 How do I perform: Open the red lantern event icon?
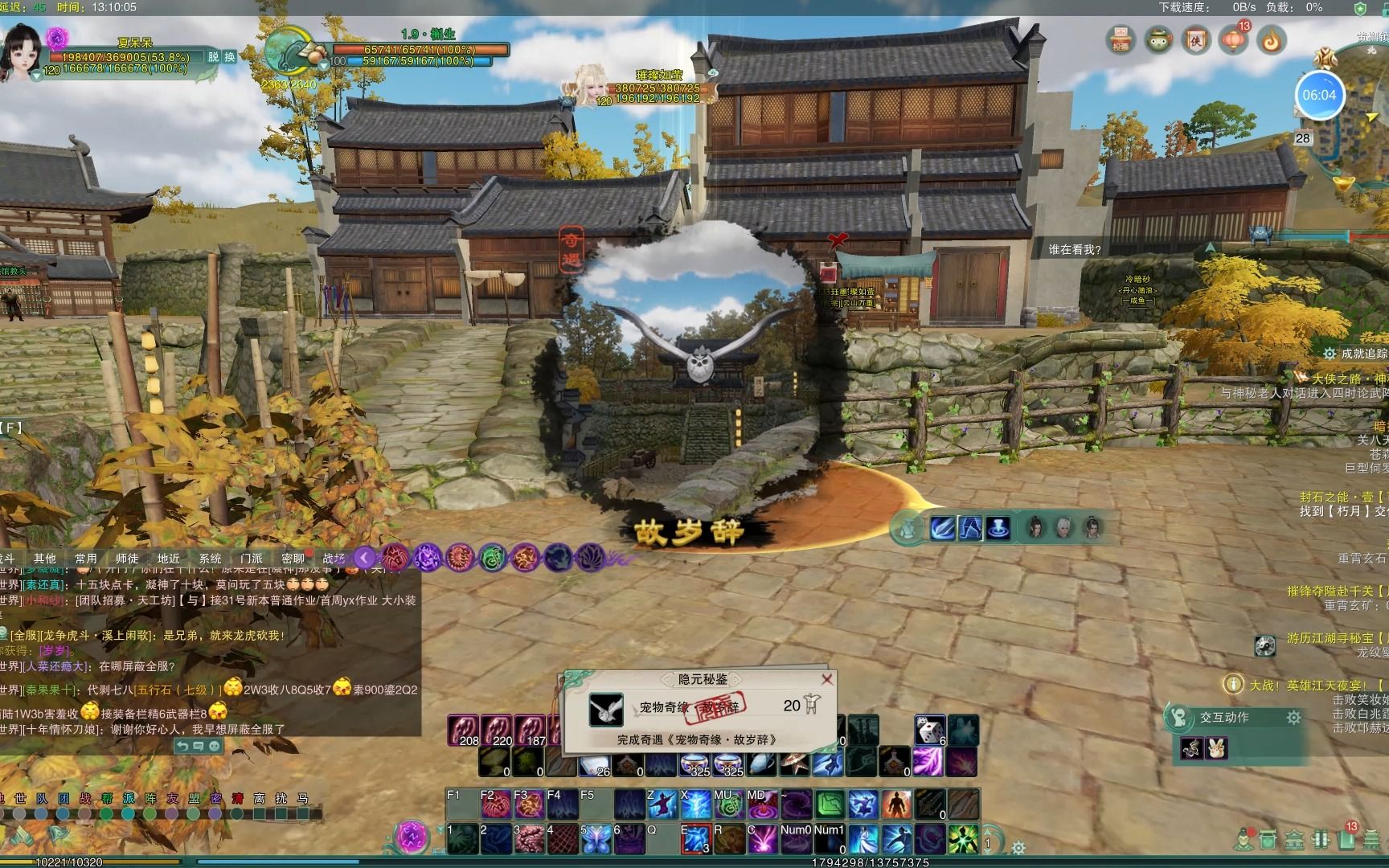pos(1233,40)
